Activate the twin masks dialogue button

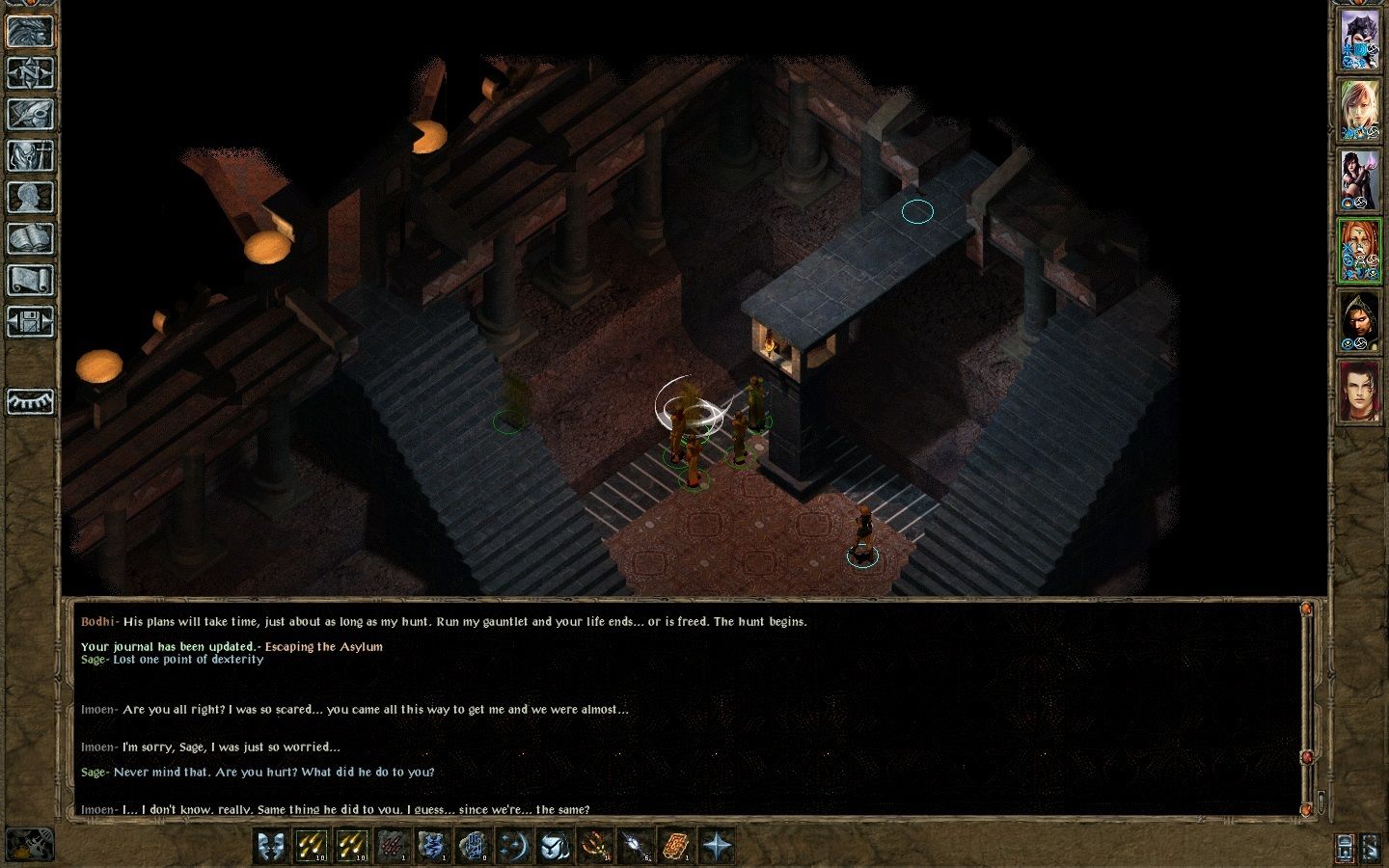click(x=272, y=846)
